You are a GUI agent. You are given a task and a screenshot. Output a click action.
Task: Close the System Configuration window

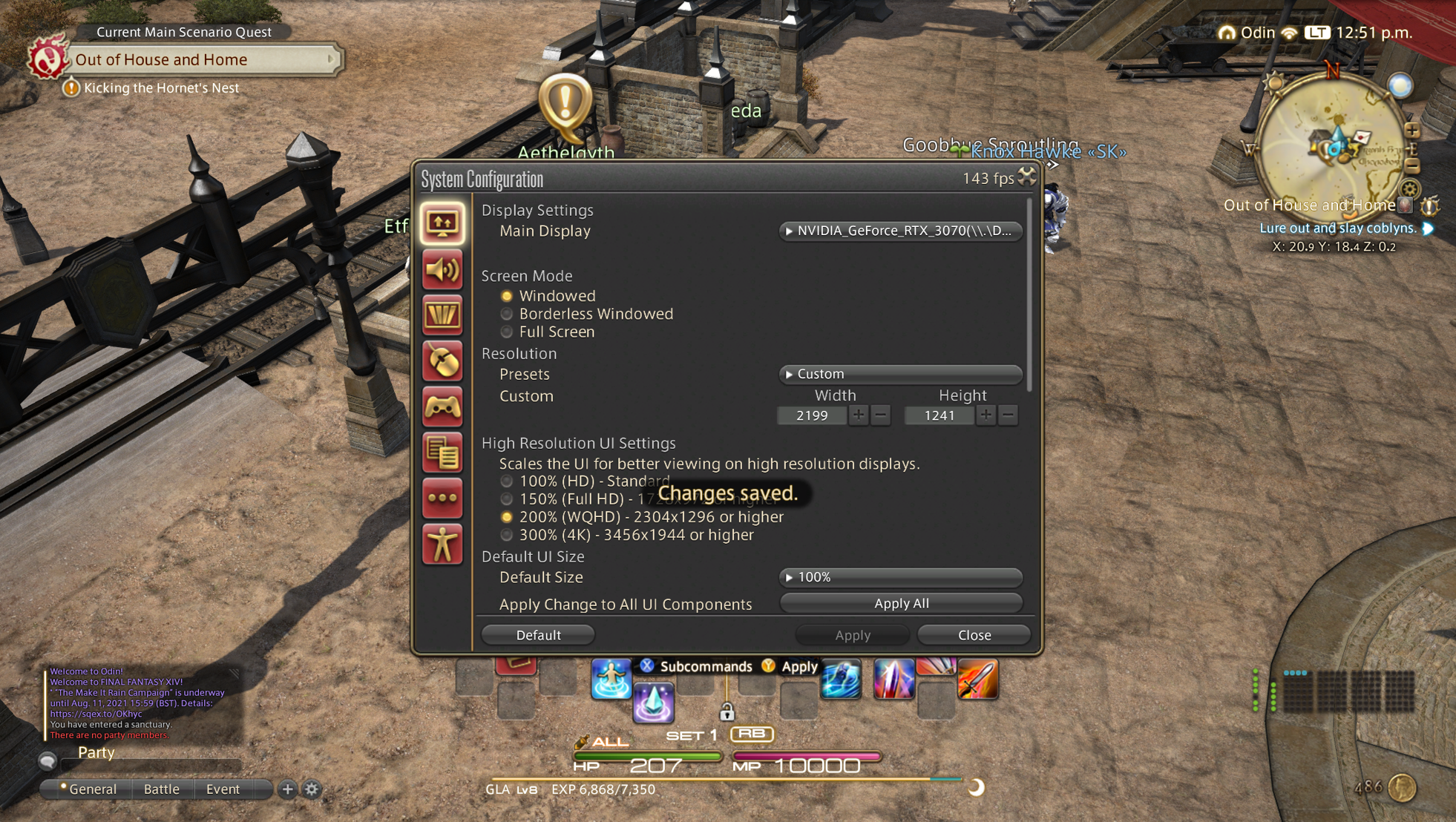point(974,635)
